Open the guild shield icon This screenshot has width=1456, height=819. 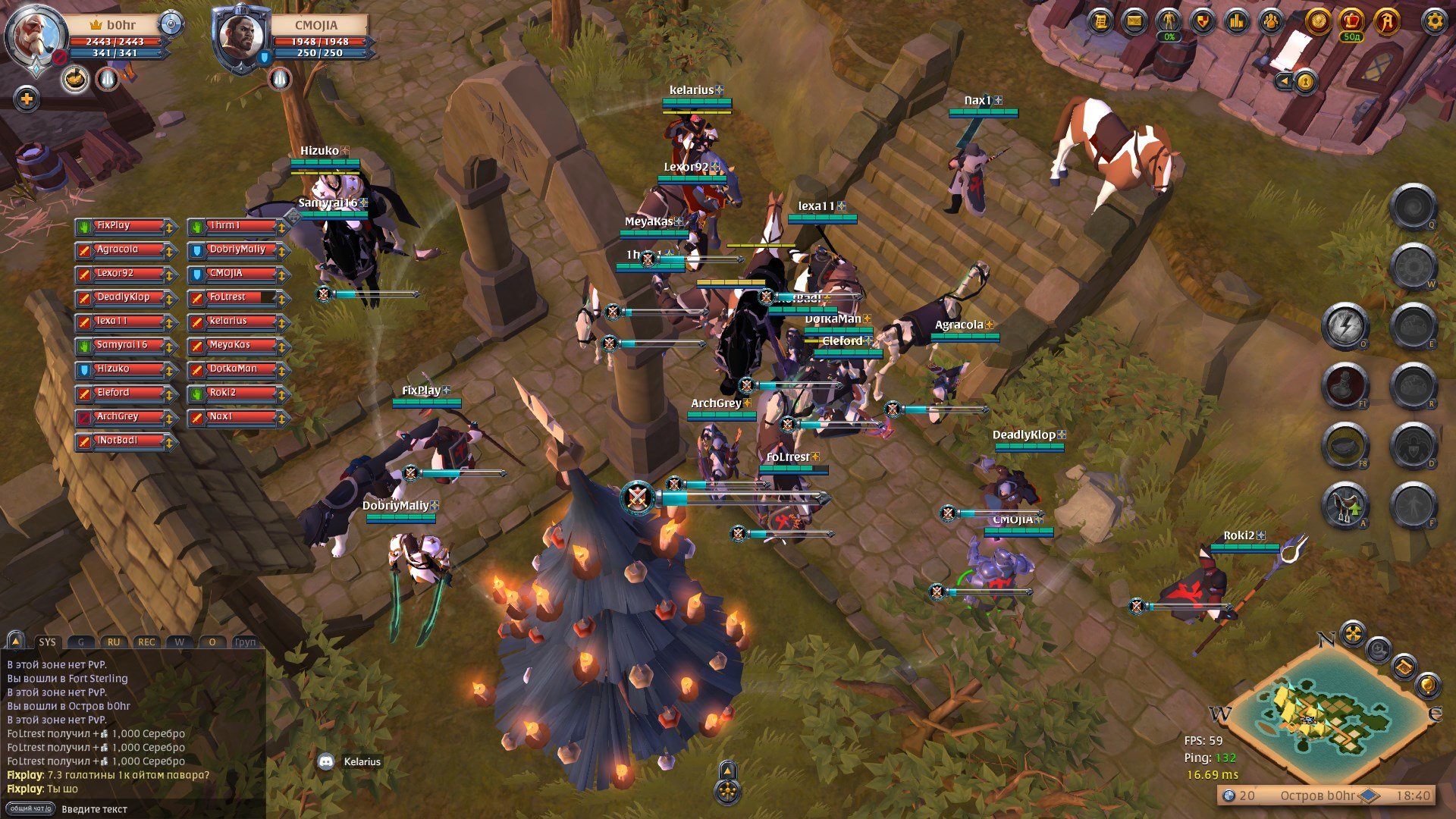tap(1202, 21)
